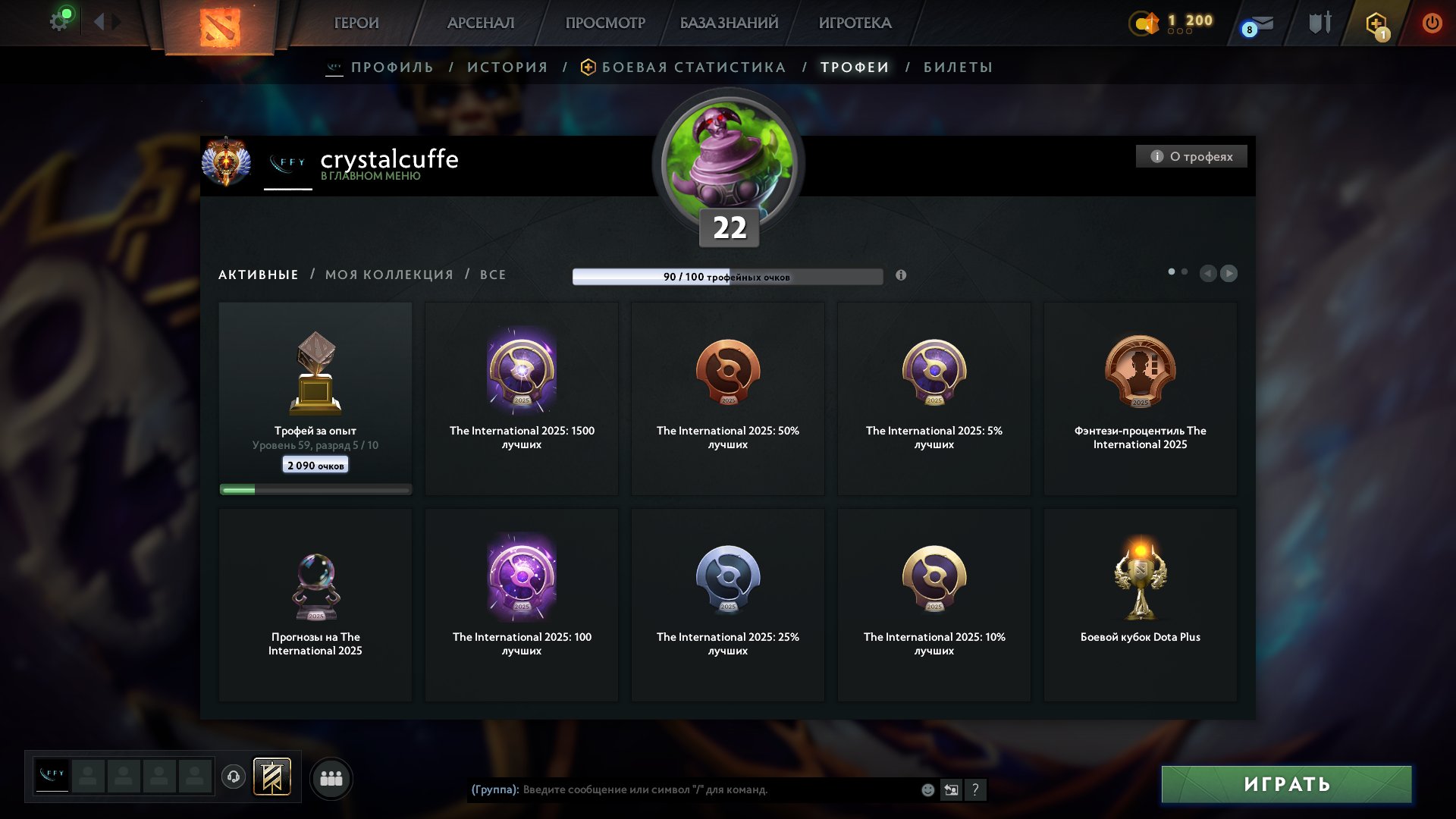Click the О трофеях info button
Image resolution: width=1456 pixels, height=819 pixels.
(1191, 156)
